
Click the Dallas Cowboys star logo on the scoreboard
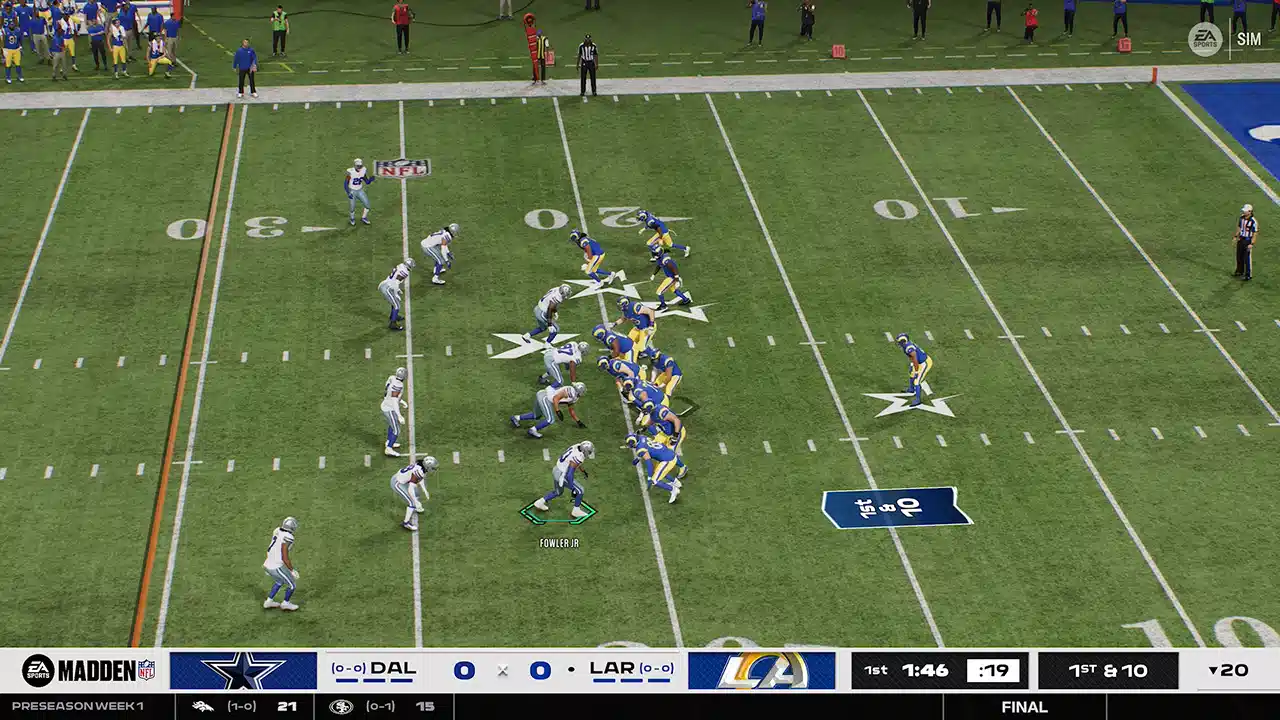[x=243, y=670]
